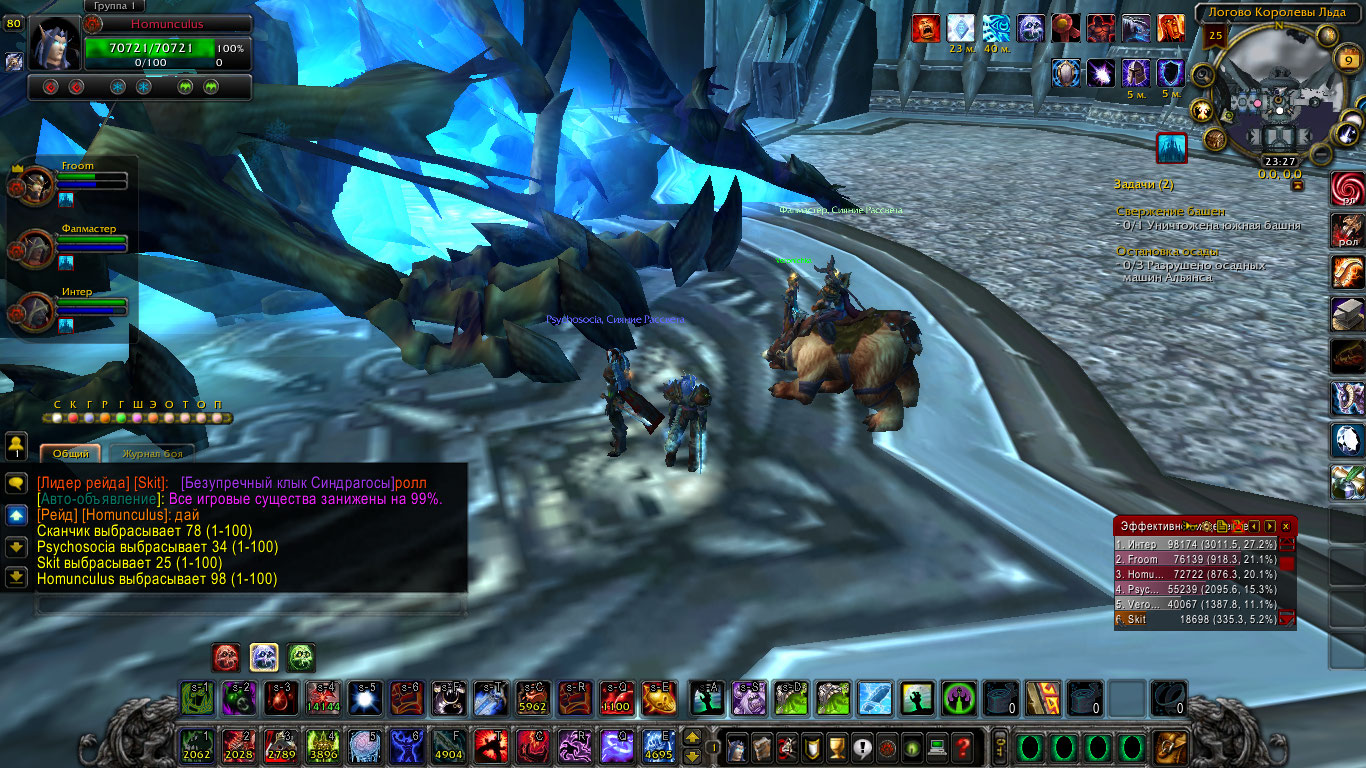Zoom out the minimap with minus button
Image resolution: width=1366 pixels, height=768 pixels.
1321,155
